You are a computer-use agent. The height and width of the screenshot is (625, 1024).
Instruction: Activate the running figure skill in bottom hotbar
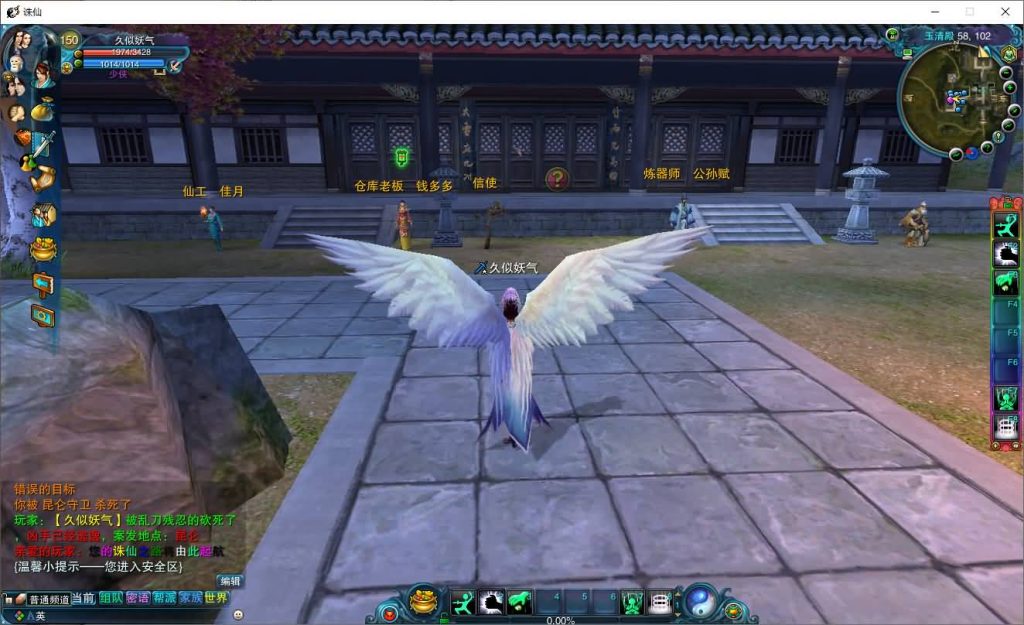pyautogui.click(x=462, y=602)
